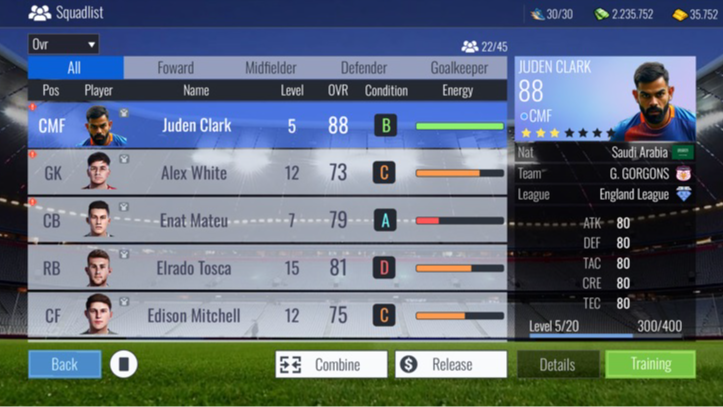Click Juden Clark's portrait in the info panel
Image resolution: width=723 pixels, height=407 pixels.
pos(653,101)
